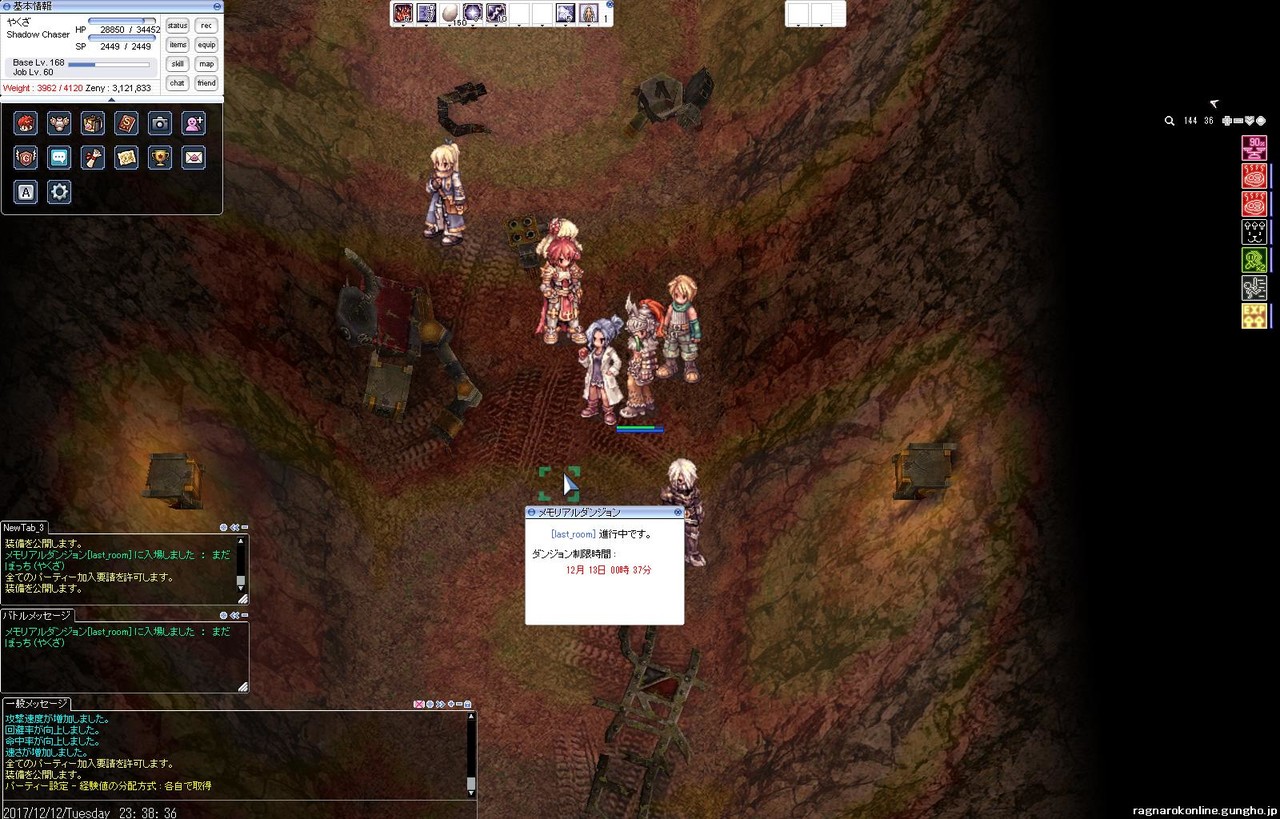Open the guild shield icon

coord(26,157)
